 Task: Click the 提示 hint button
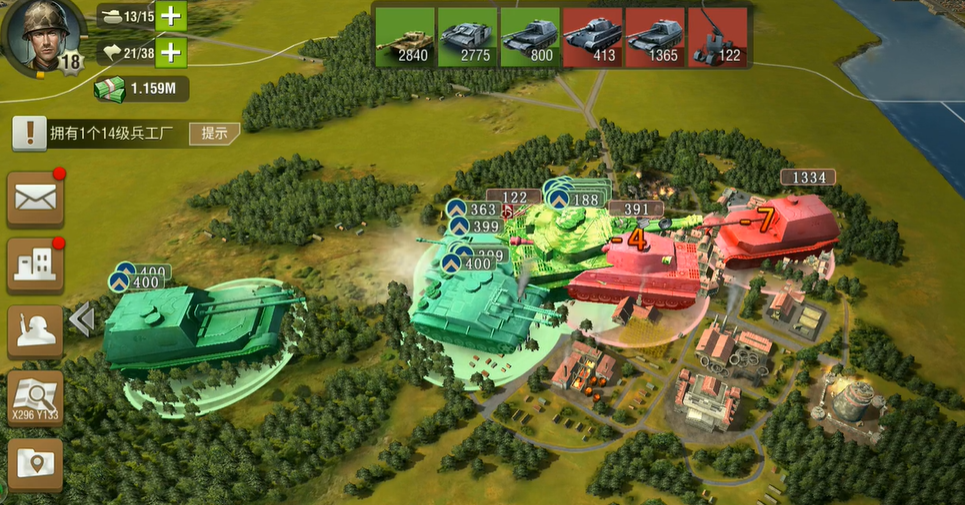click(214, 133)
